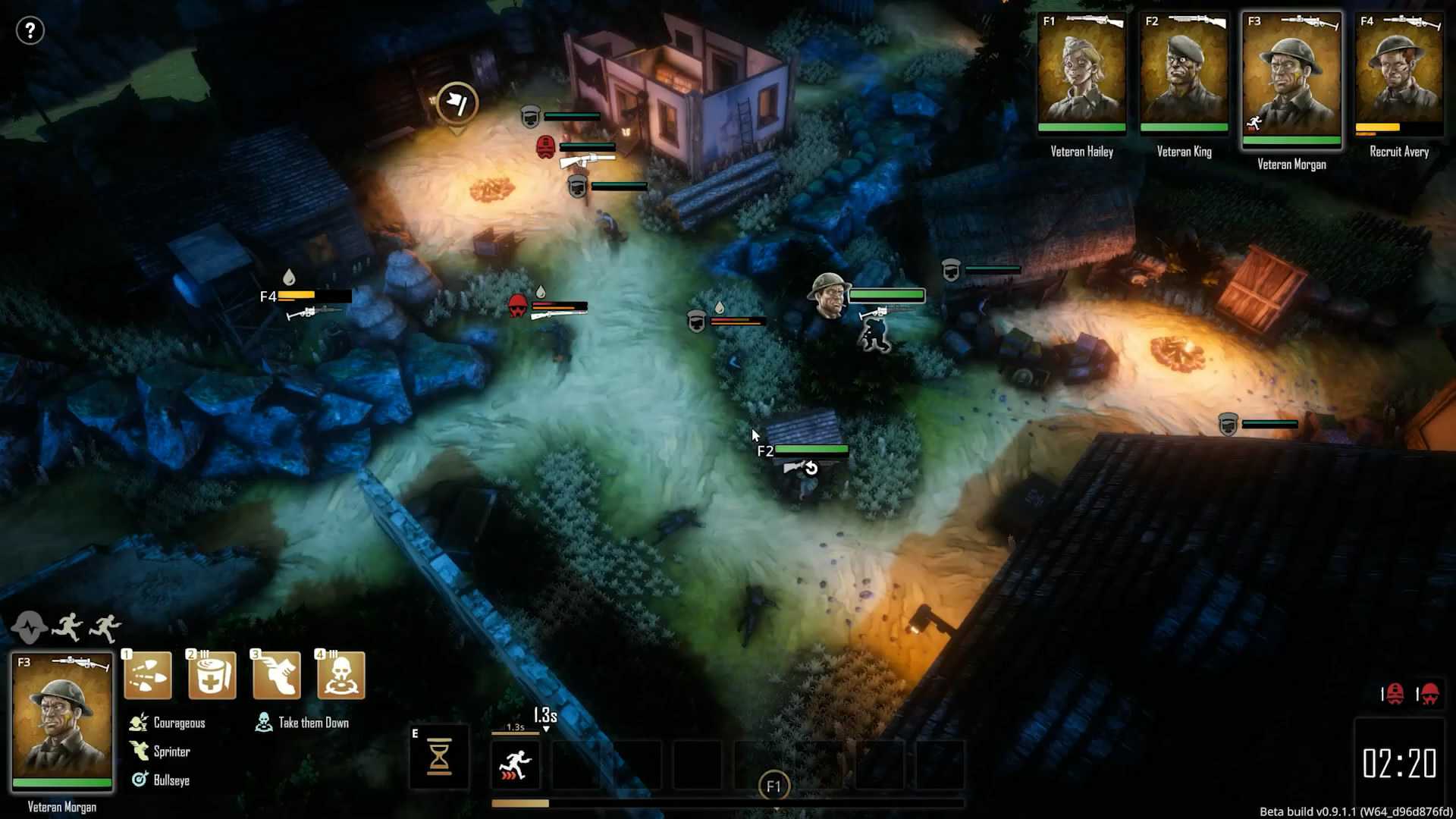Select soldier F2 via his field marker
The height and width of the screenshot is (819, 1456).
[766, 451]
